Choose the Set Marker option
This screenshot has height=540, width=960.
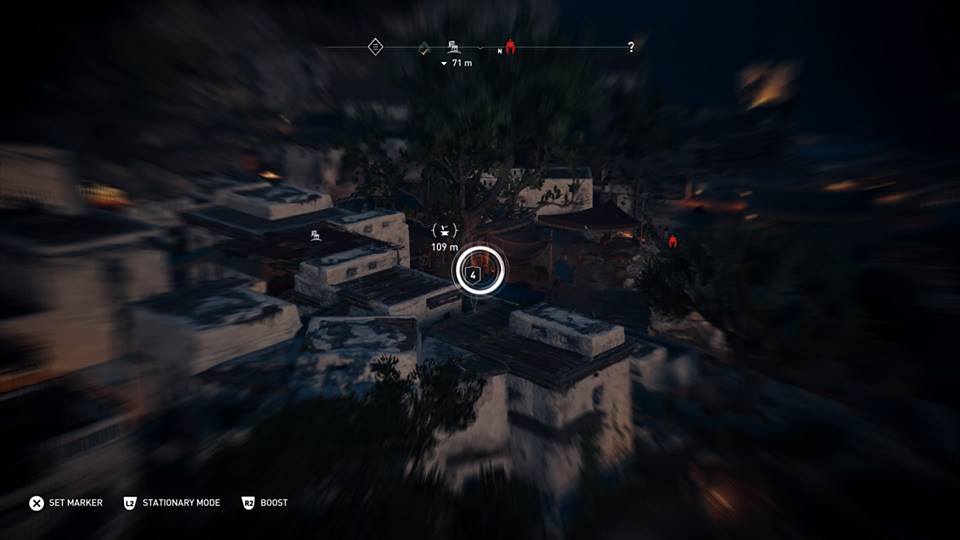coord(66,502)
